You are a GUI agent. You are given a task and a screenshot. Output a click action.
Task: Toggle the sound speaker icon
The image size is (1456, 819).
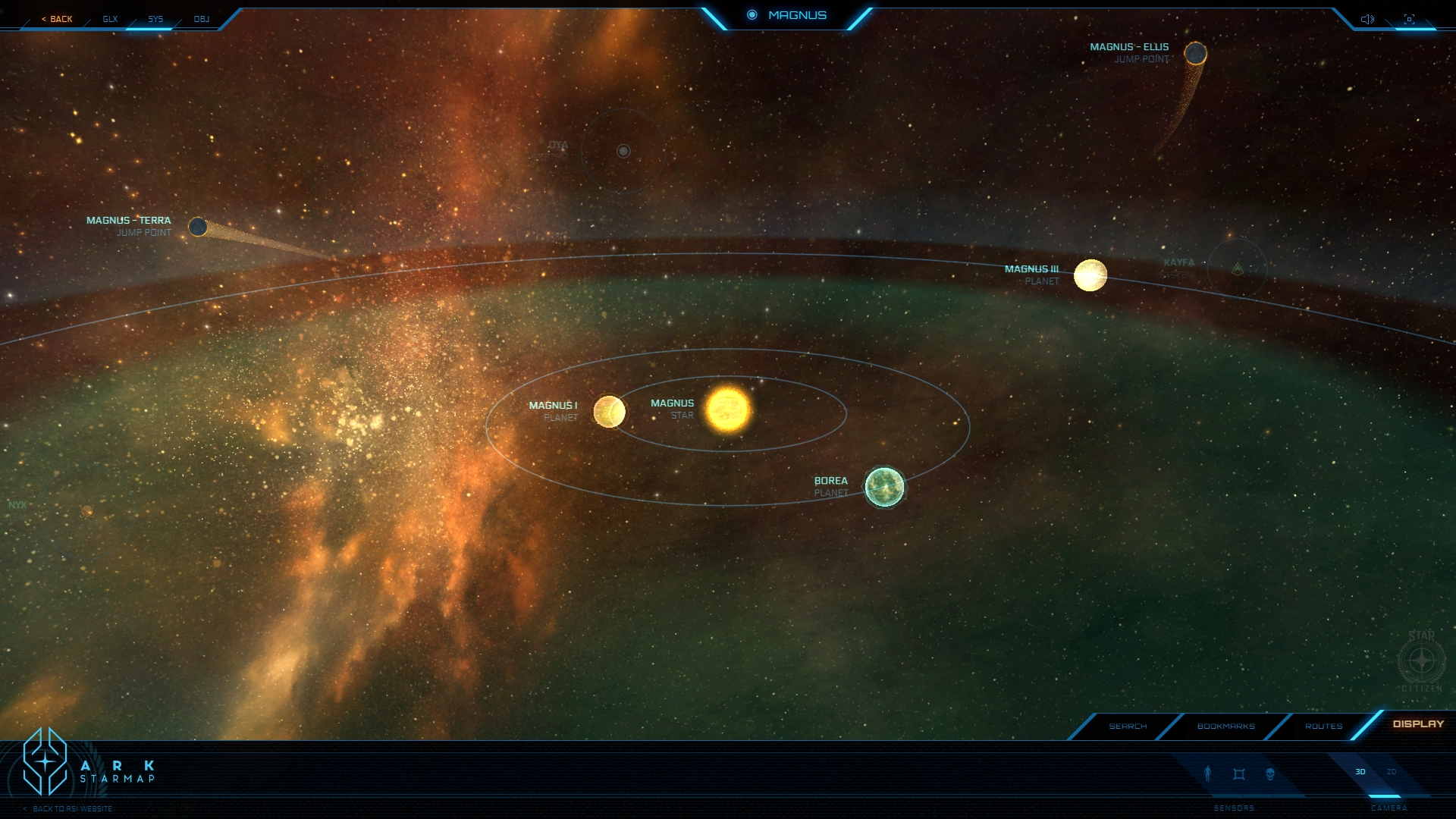[x=1367, y=19]
